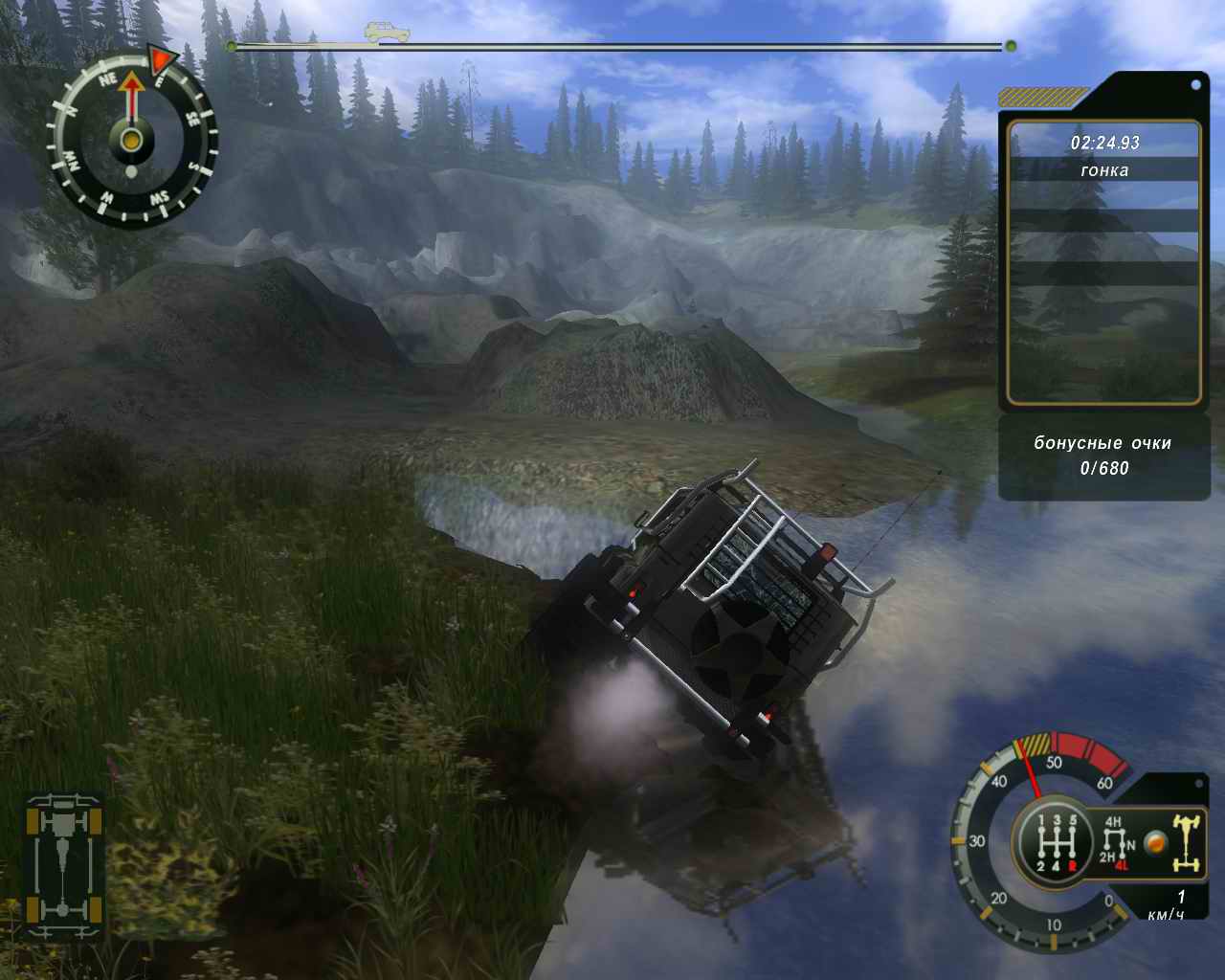1225x980 pixels.
Task: Select the chassis damage diagram
Action: tap(65, 864)
